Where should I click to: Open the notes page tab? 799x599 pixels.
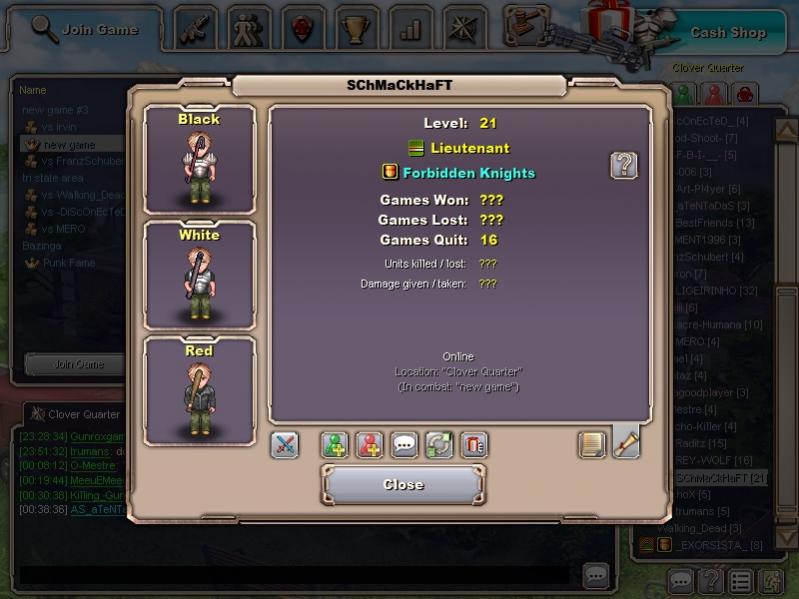tap(592, 444)
